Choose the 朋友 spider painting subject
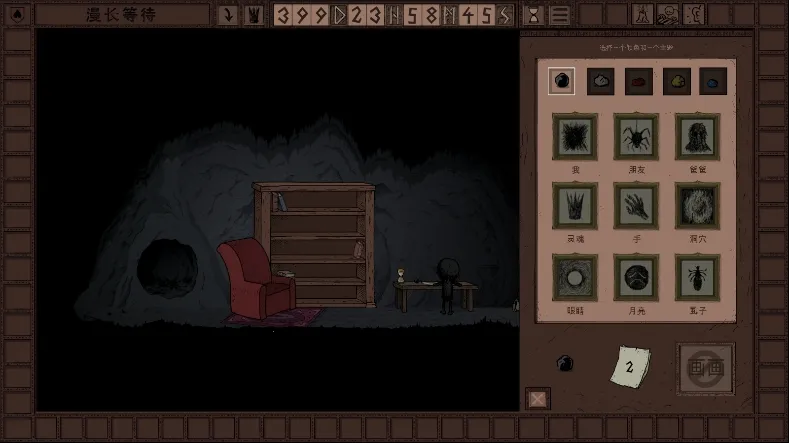Viewport: 789px width, 443px height. [x=637, y=137]
